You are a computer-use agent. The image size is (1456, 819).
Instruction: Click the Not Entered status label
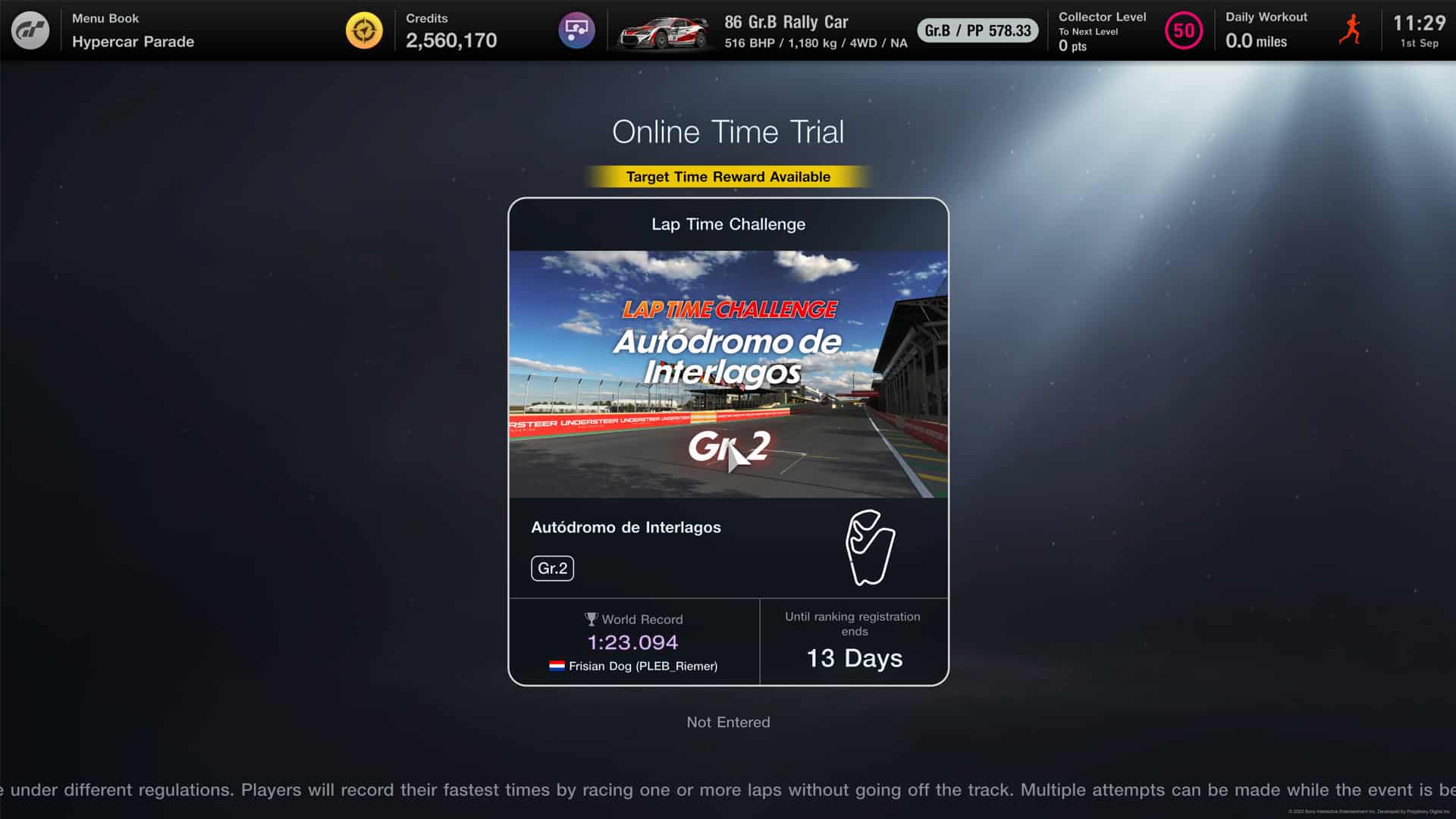click(x=727, y=722)
